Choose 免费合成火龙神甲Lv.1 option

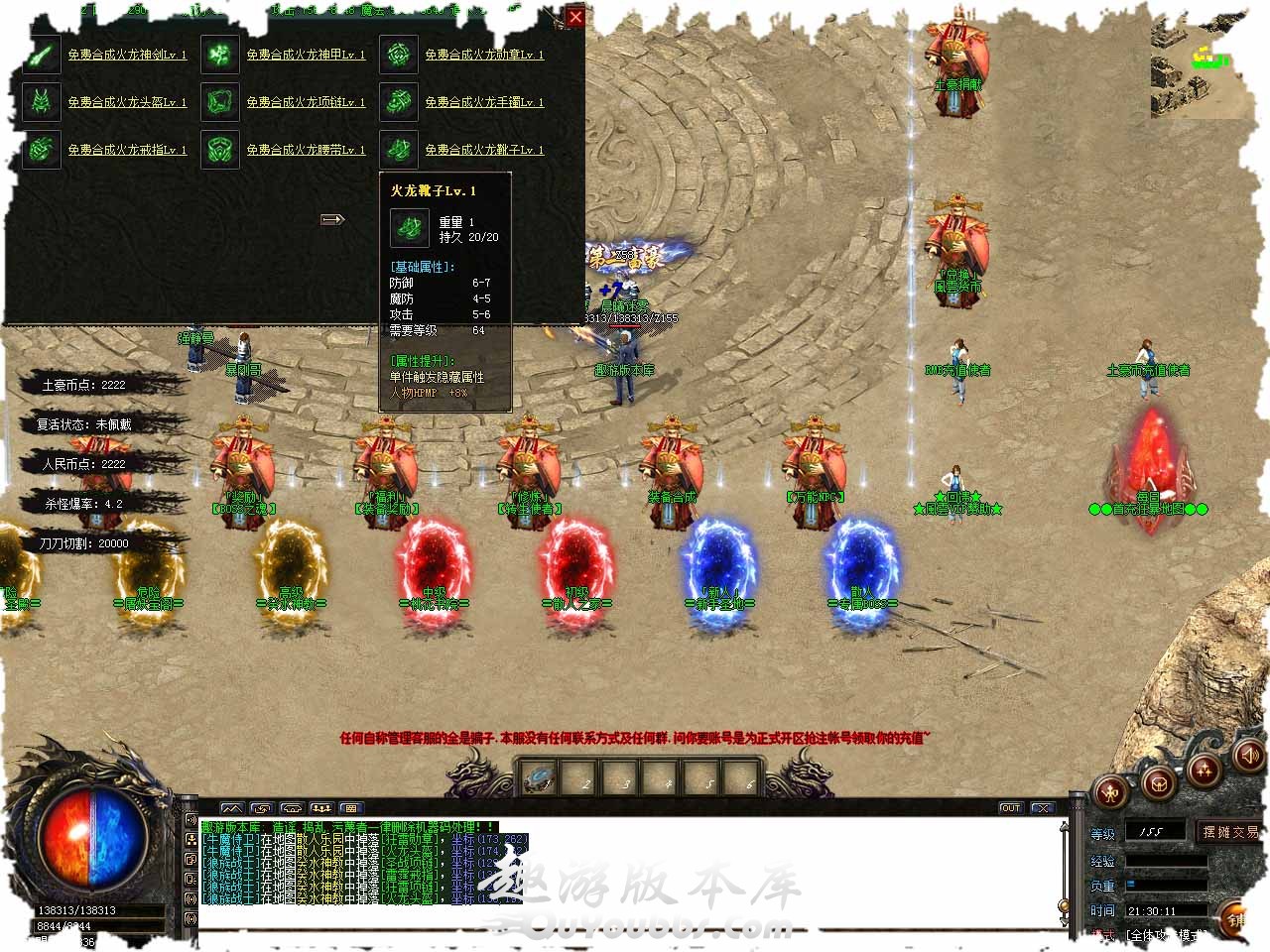click(x=306, y=55)
